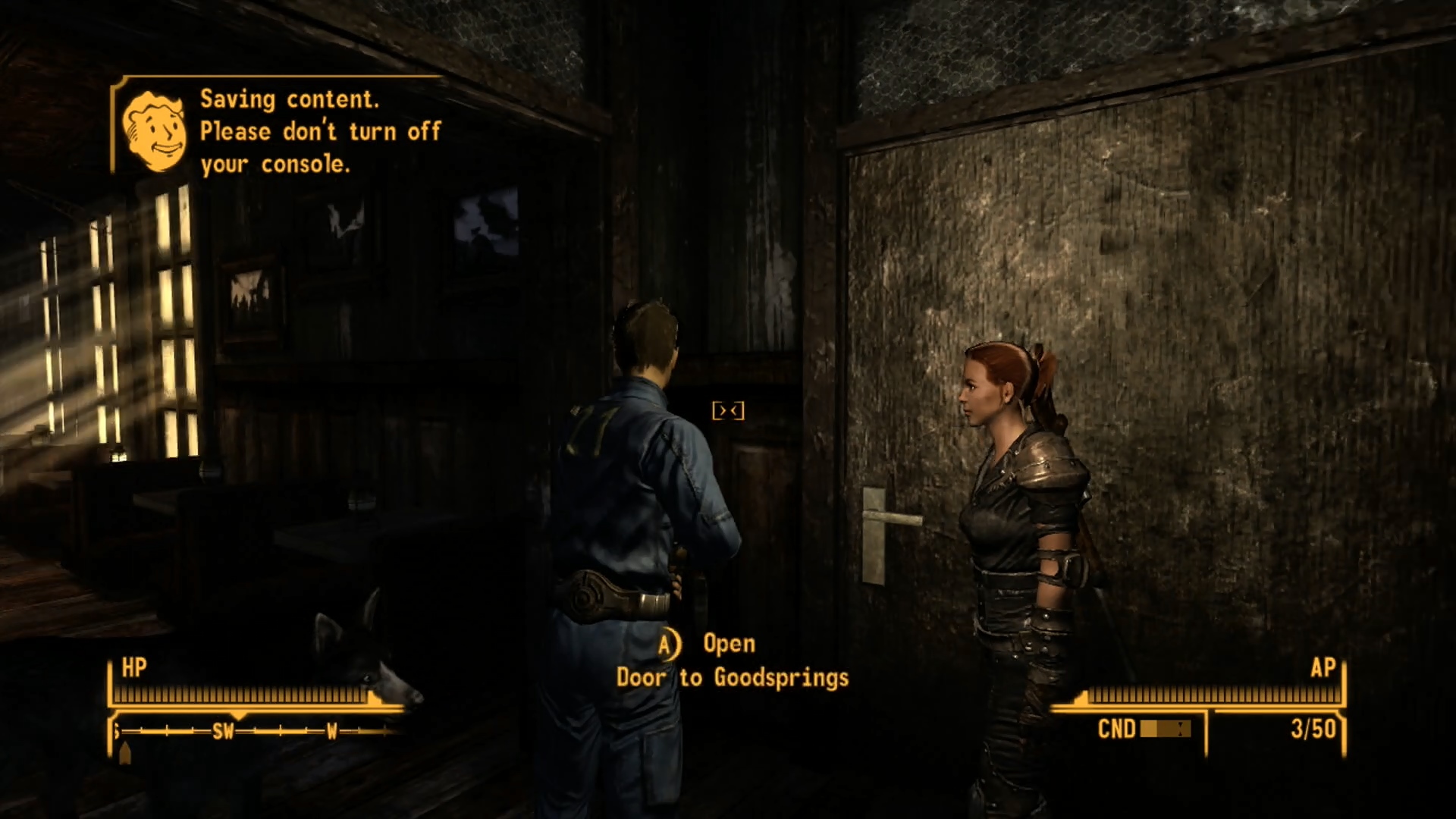Click the Vault Boy saving icon
Image resolution: width=1456 pixels, height=819 pixels.
155,130
